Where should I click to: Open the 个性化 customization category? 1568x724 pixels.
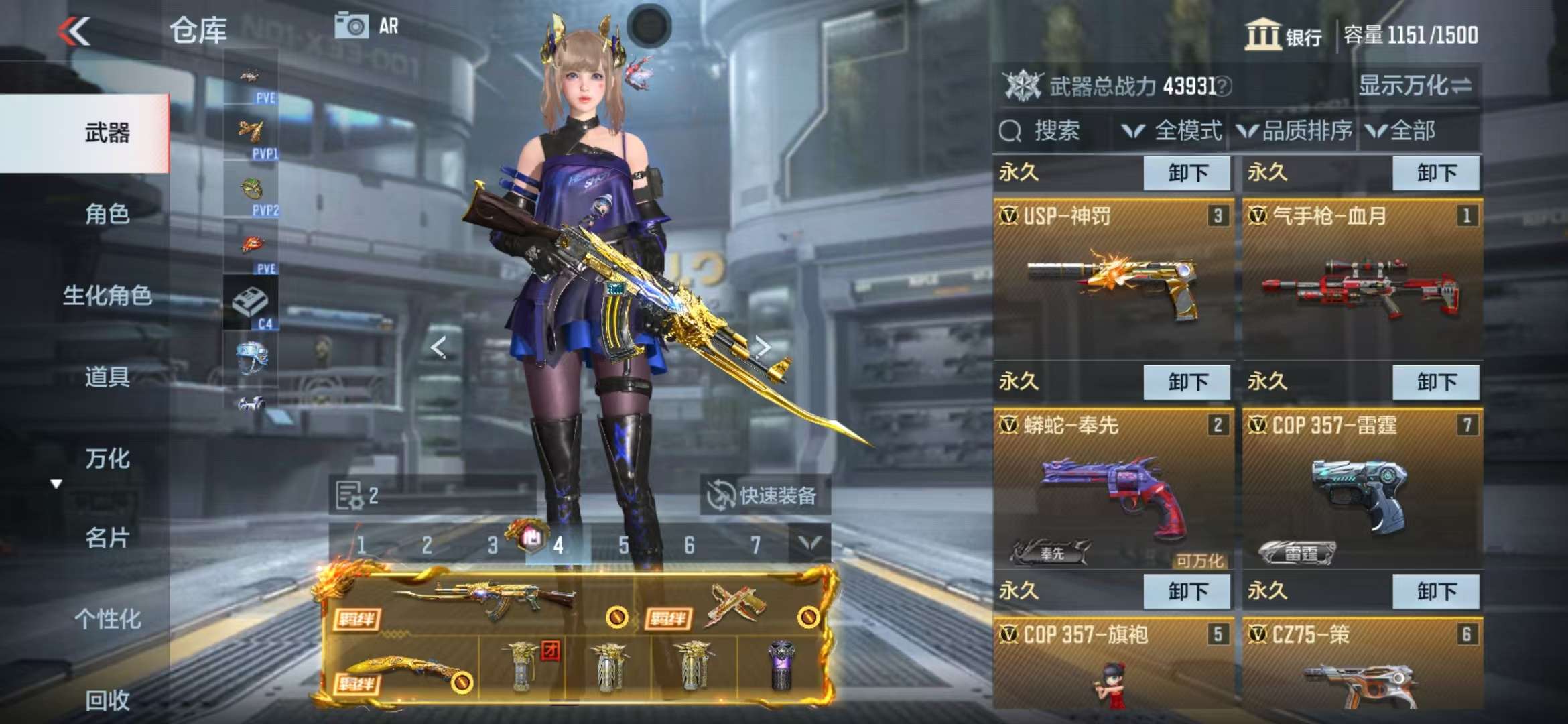pyautogui.click(x=107, y=619)
